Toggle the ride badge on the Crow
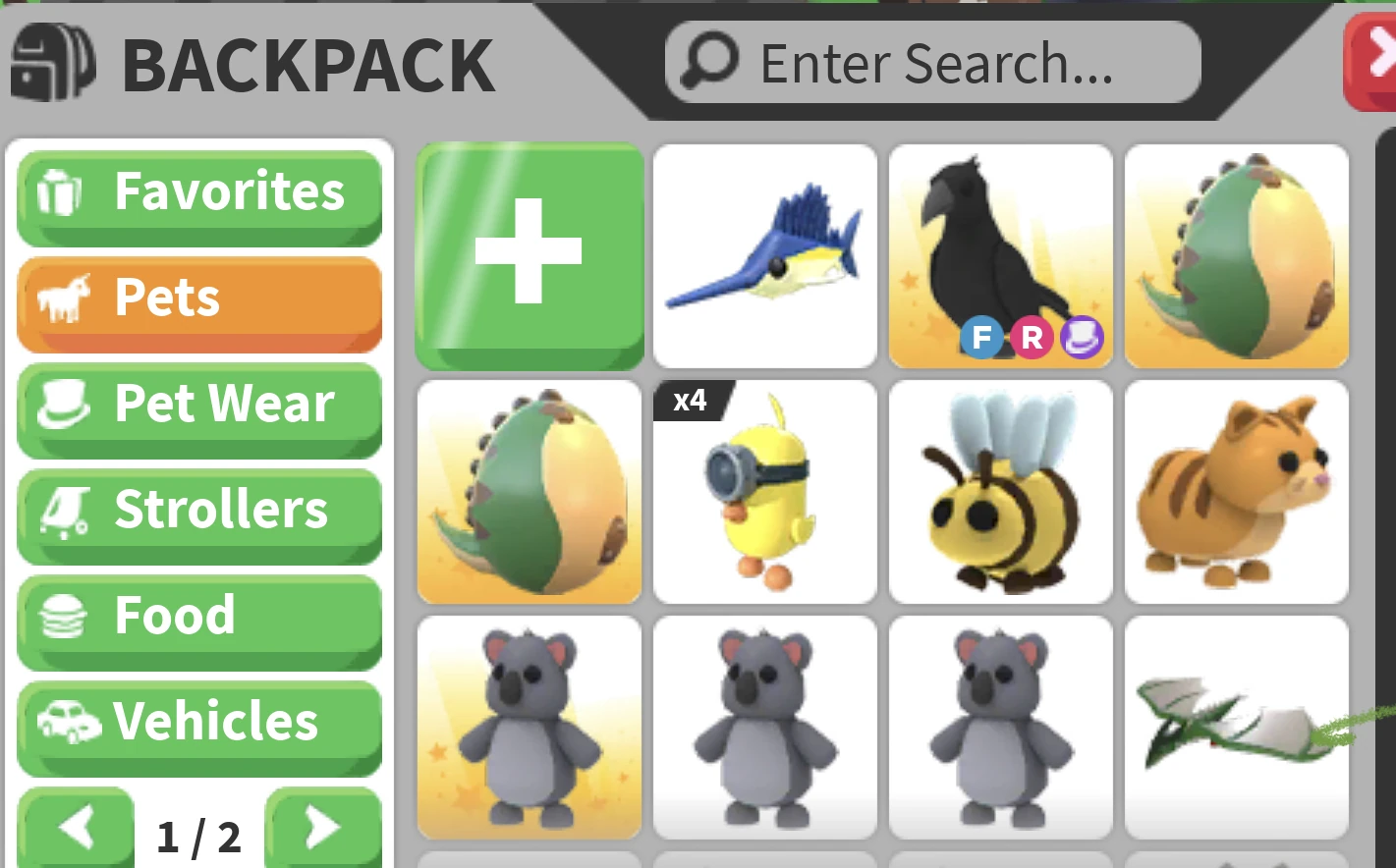The image size is (1396, 868). [x=1080, y=339]
